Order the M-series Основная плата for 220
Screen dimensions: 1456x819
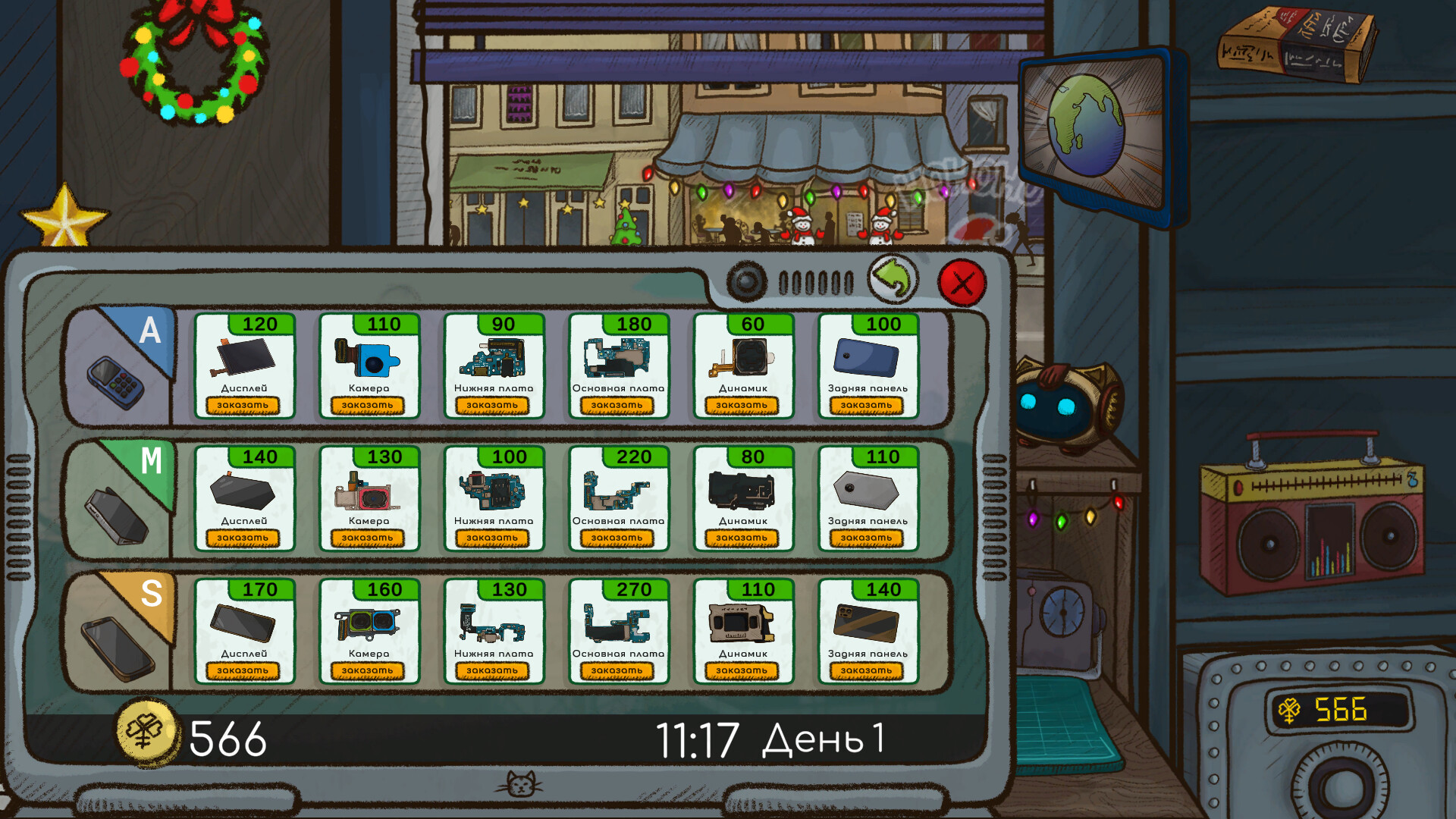pyautogui.click(x=618, y=538)
